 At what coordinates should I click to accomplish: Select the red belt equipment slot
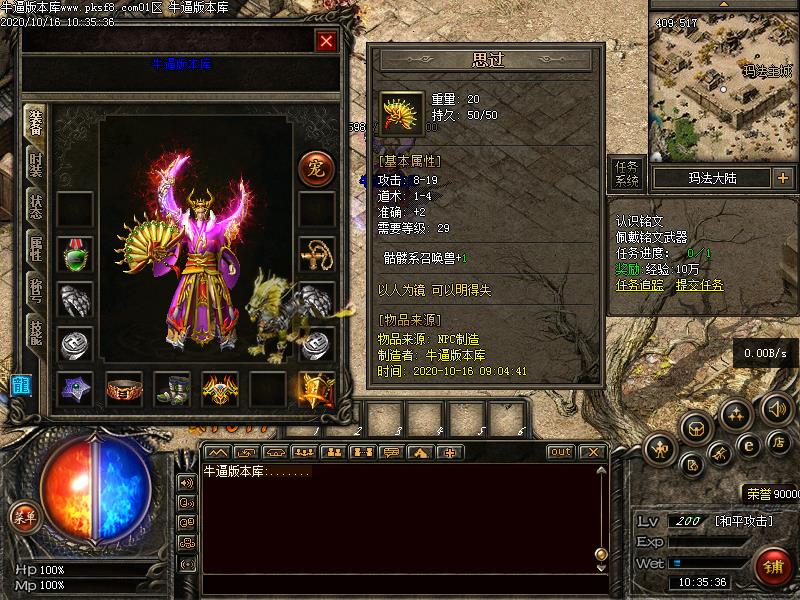tap(124, 389)
